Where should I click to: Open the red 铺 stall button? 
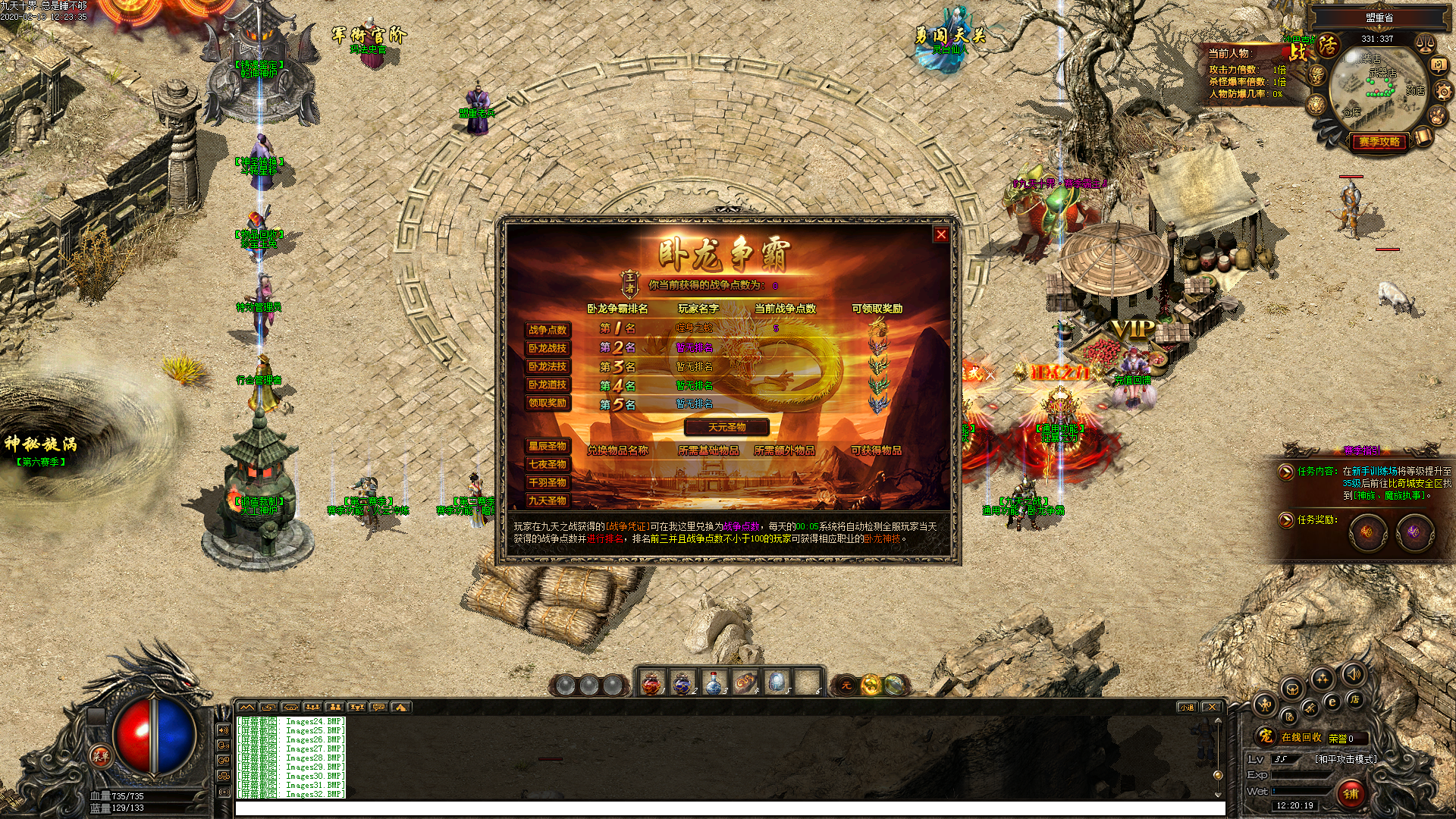pyautogui.click(x=1351, y=793)
